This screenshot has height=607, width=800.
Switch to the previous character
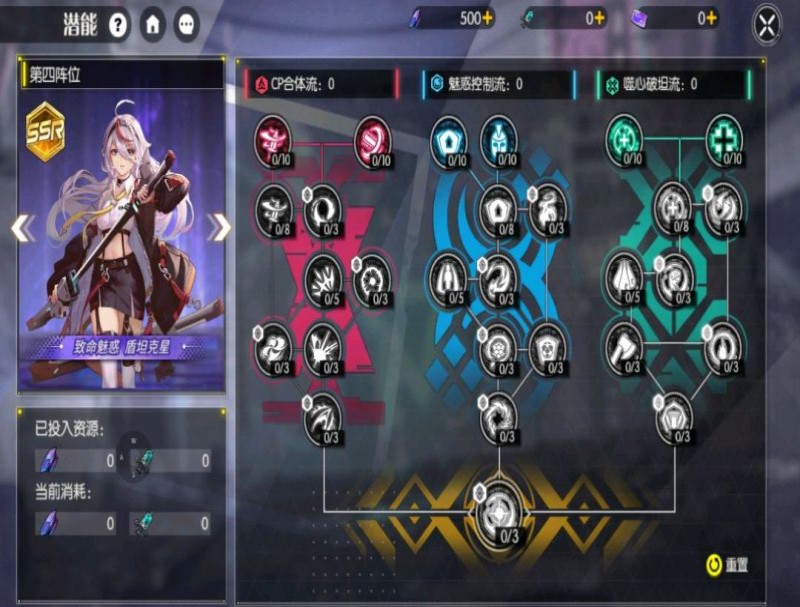pos(21,228)
